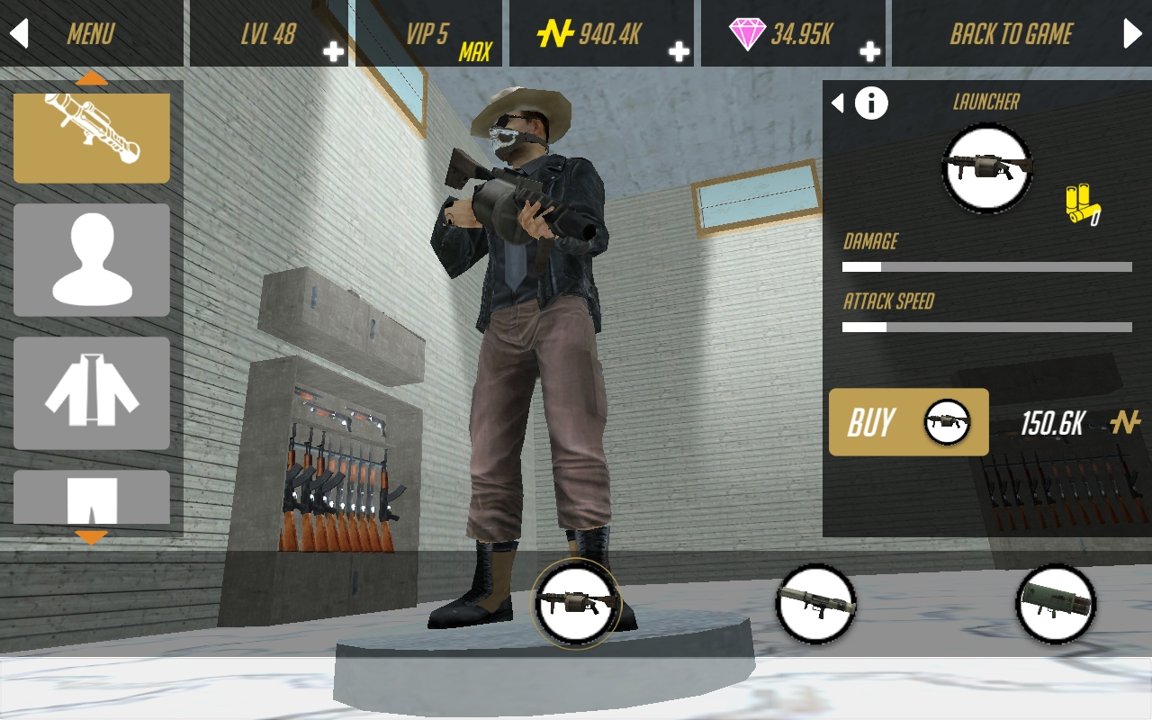Choose the green bazooka launcher thumbnail
The image size is (1152, 720).
pyautogui.click(x=1056, y=604)
